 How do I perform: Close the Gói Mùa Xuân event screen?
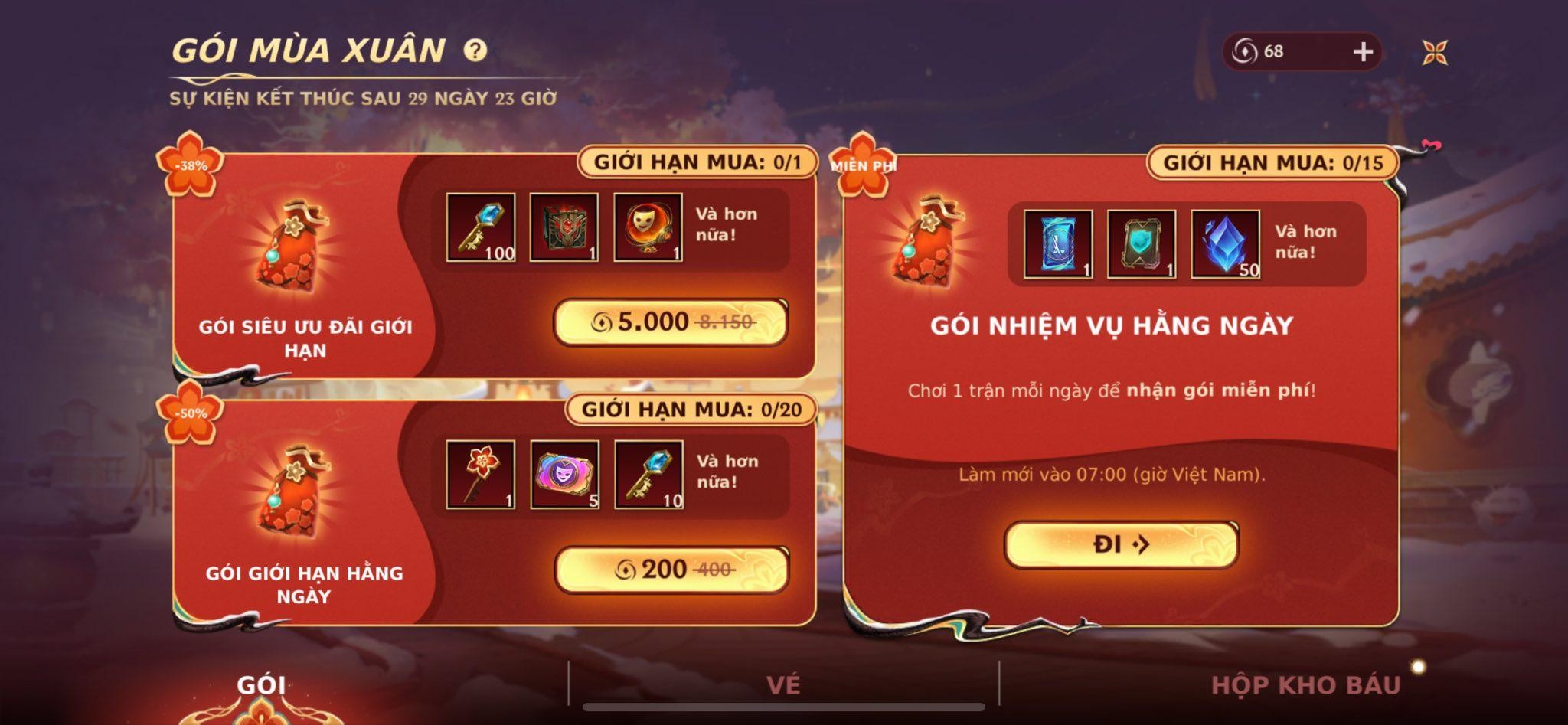[x=1435, y=52]
